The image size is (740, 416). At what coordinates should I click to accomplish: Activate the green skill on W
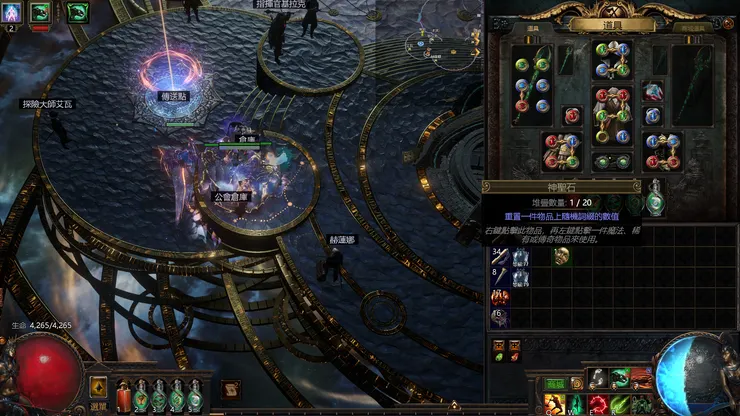pos(575,403)
